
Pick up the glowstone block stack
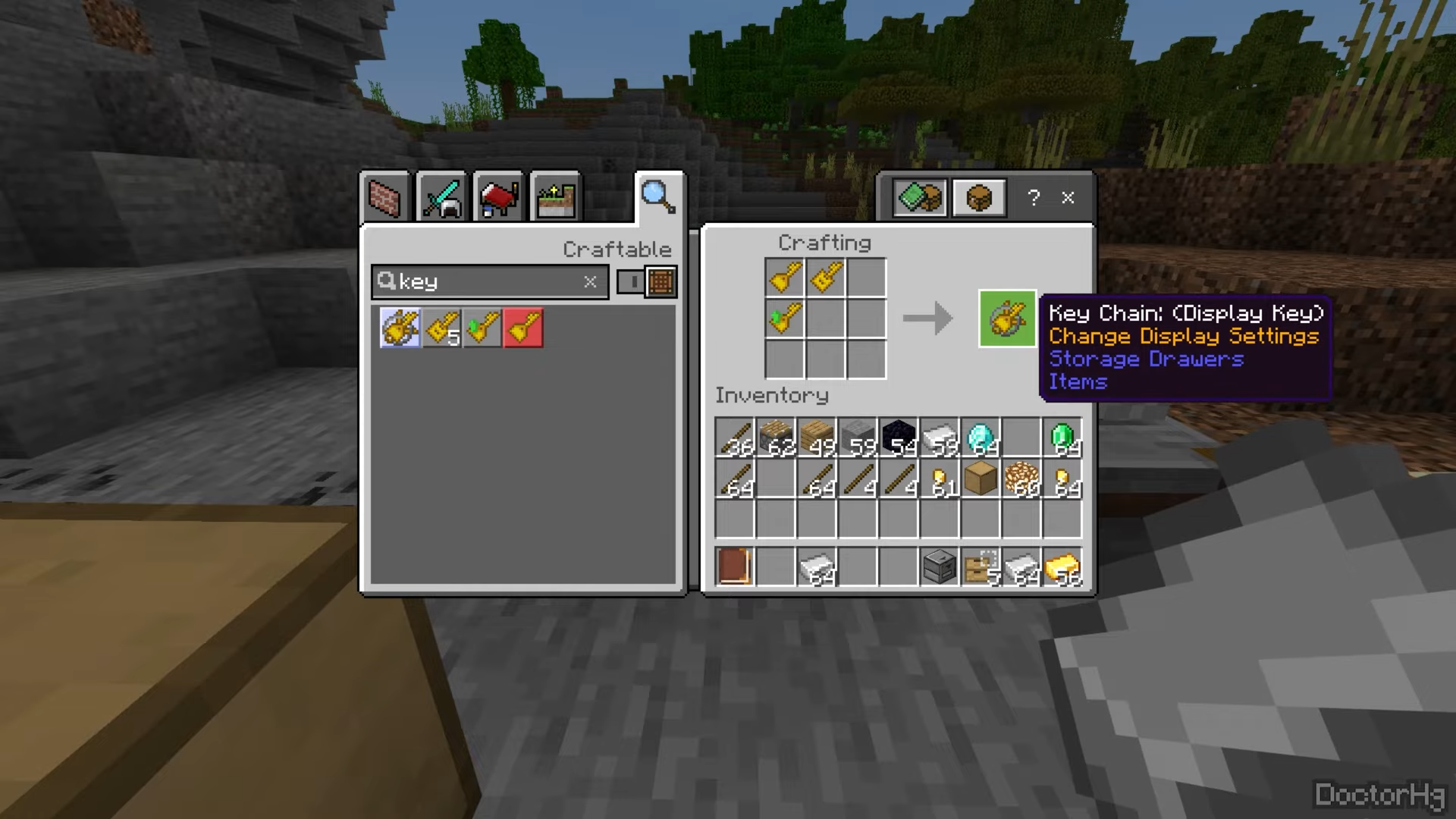coord(1021,479)
